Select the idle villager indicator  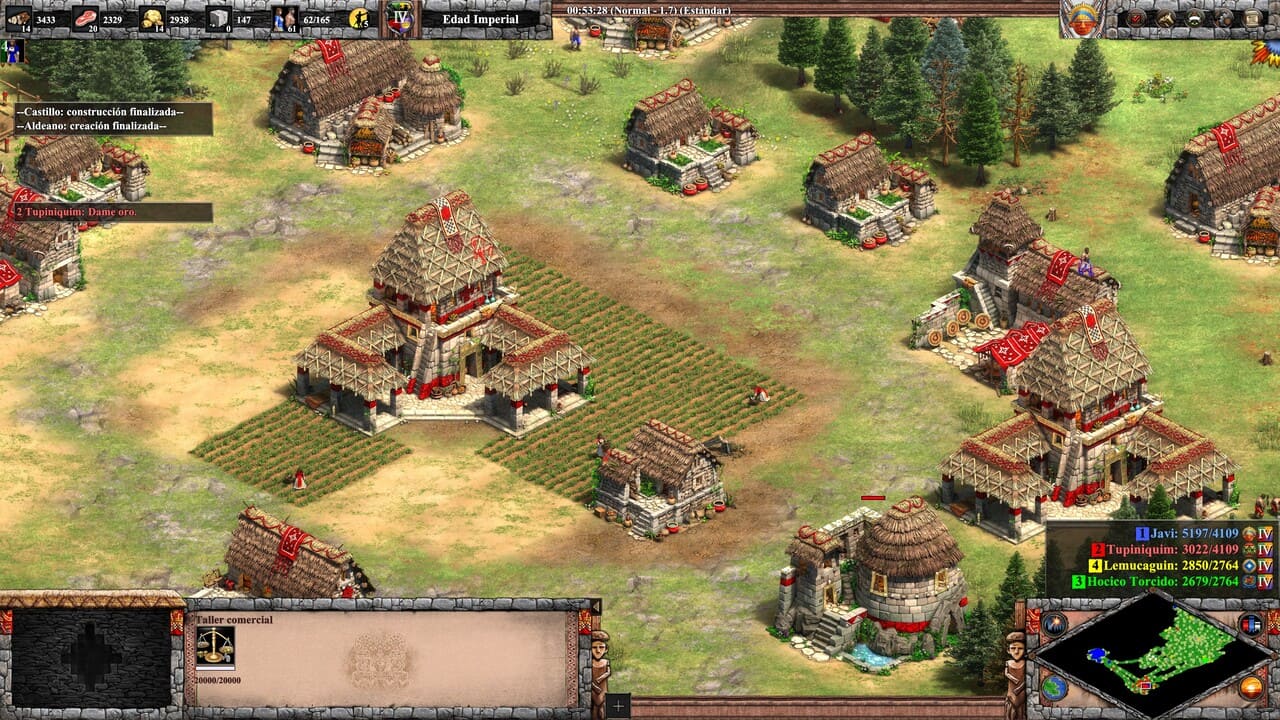pos(358,17)
